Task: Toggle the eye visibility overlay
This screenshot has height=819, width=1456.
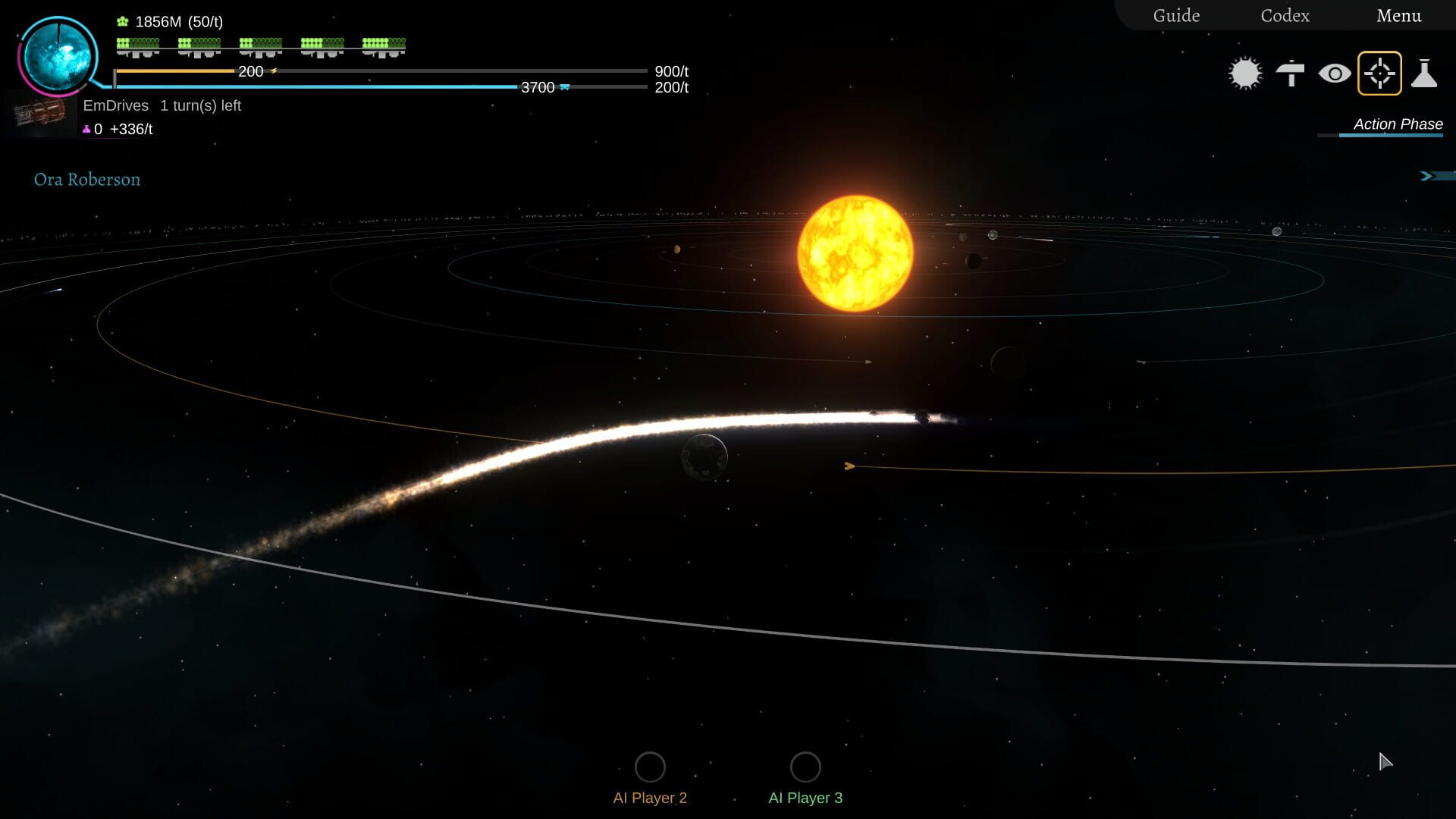Action: [x=1335, y=73]
